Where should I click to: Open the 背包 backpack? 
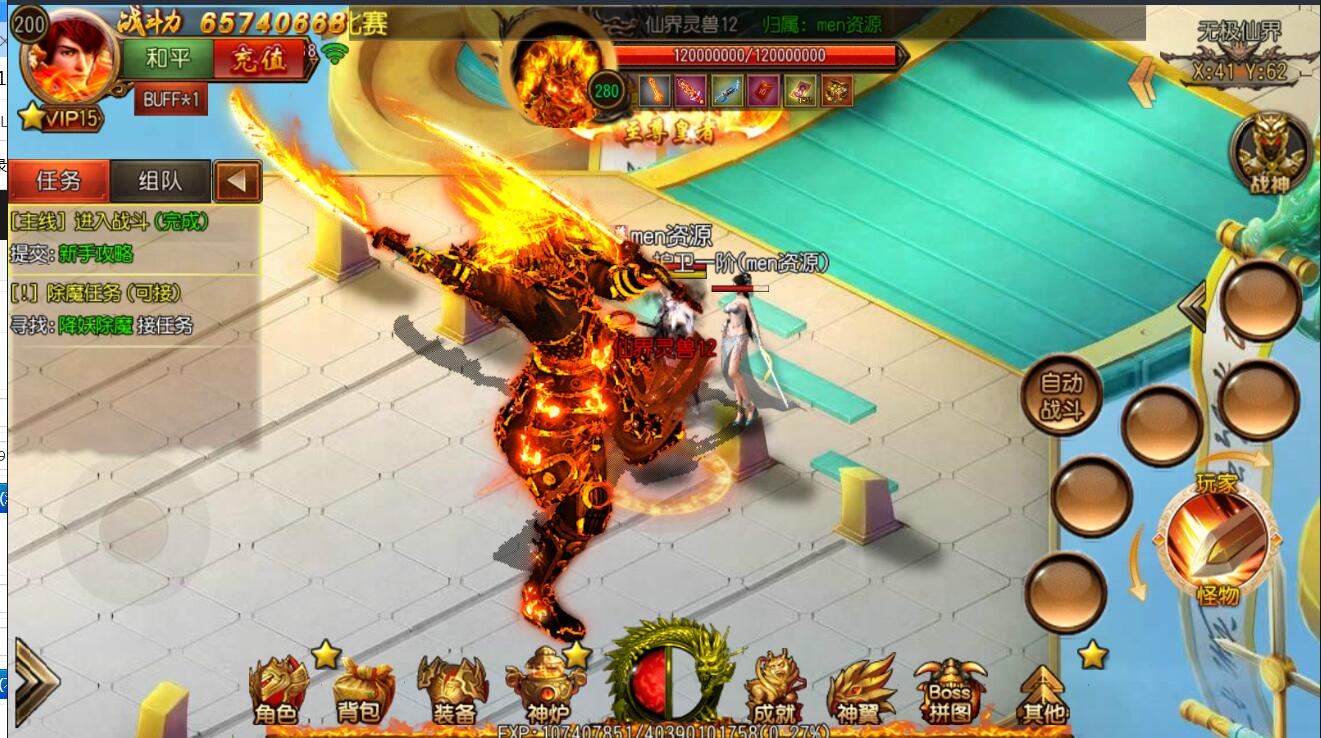click(x=360, y=690)
